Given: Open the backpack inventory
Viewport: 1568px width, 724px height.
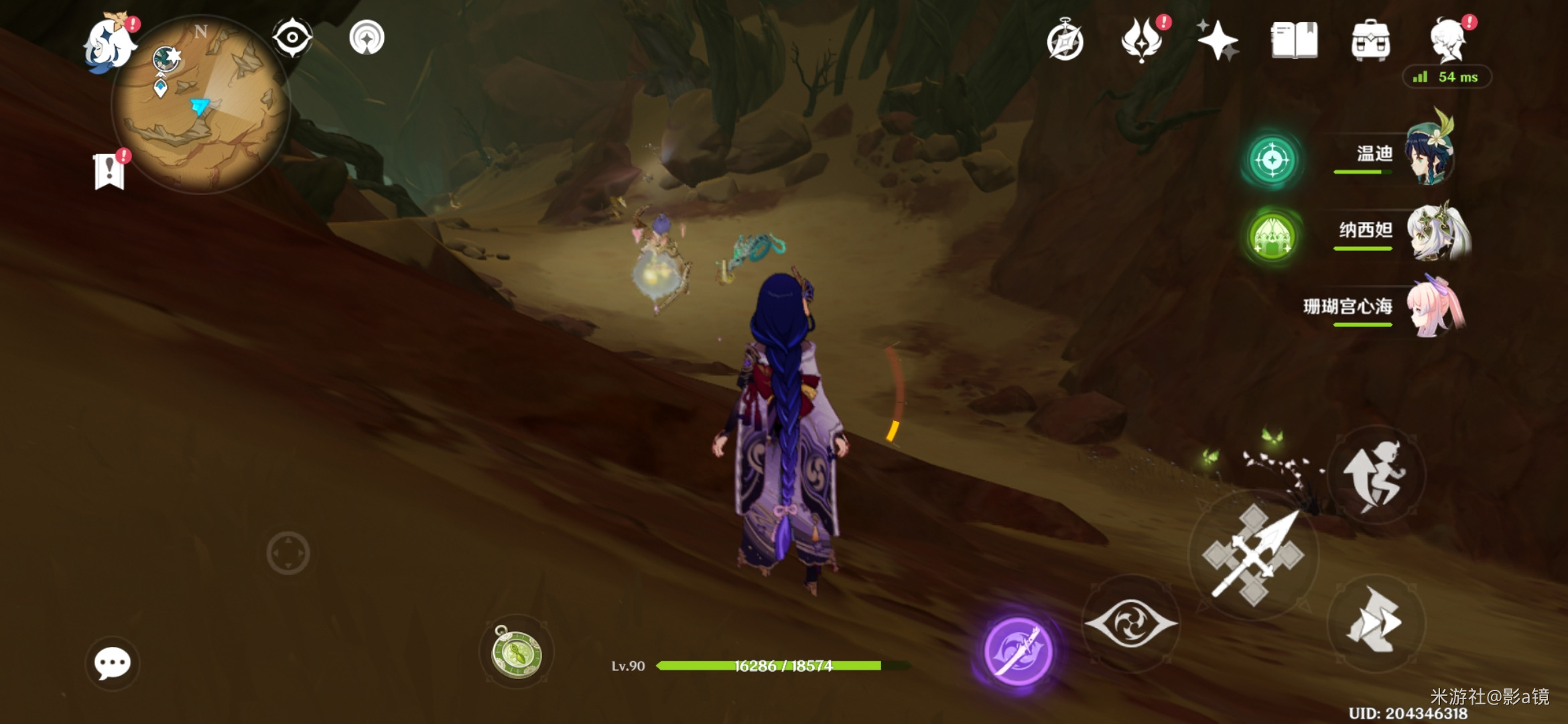Looking at the screenshot, I should click(1370, 40).
